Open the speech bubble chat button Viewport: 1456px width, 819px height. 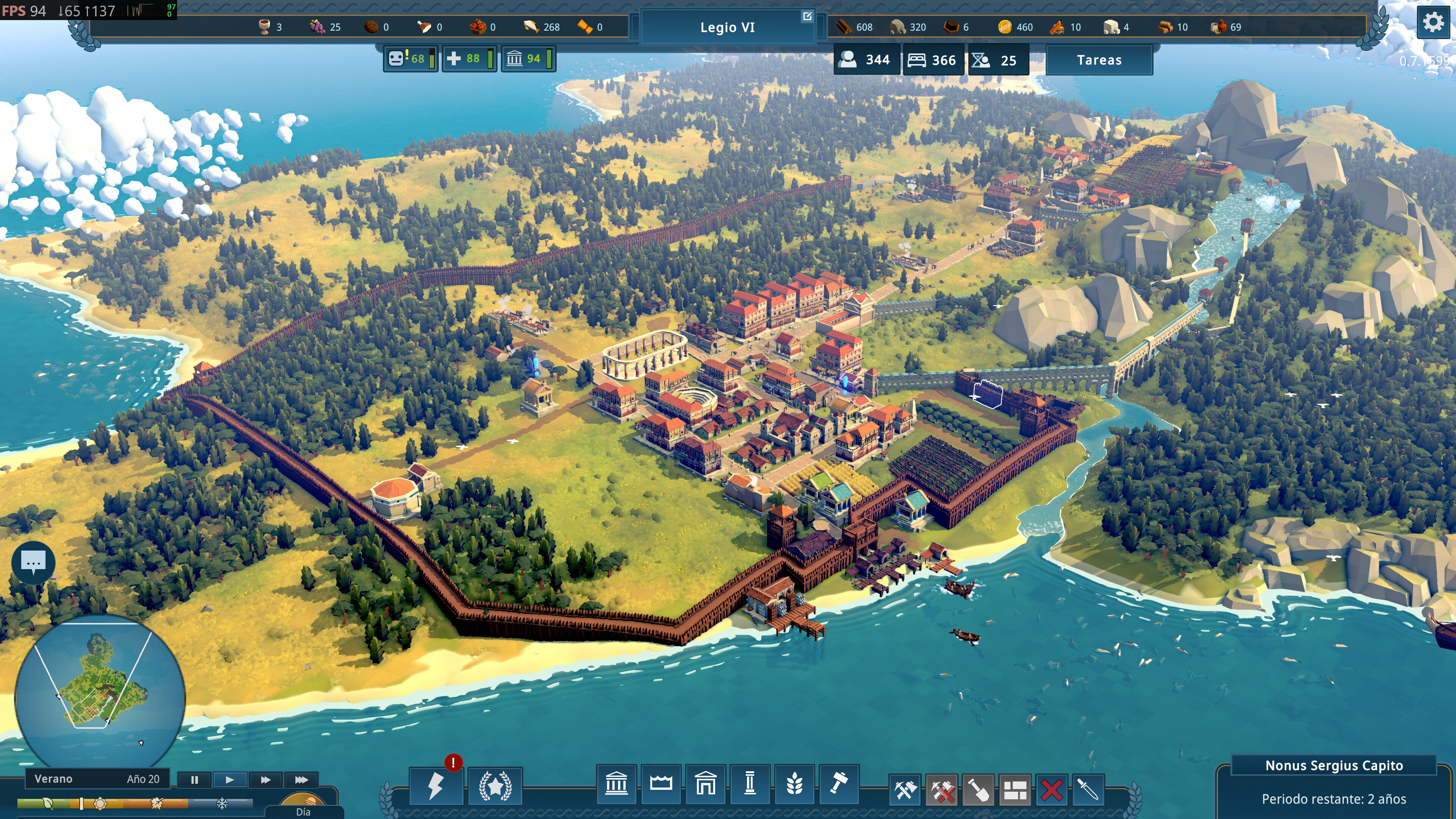(33, 562)
